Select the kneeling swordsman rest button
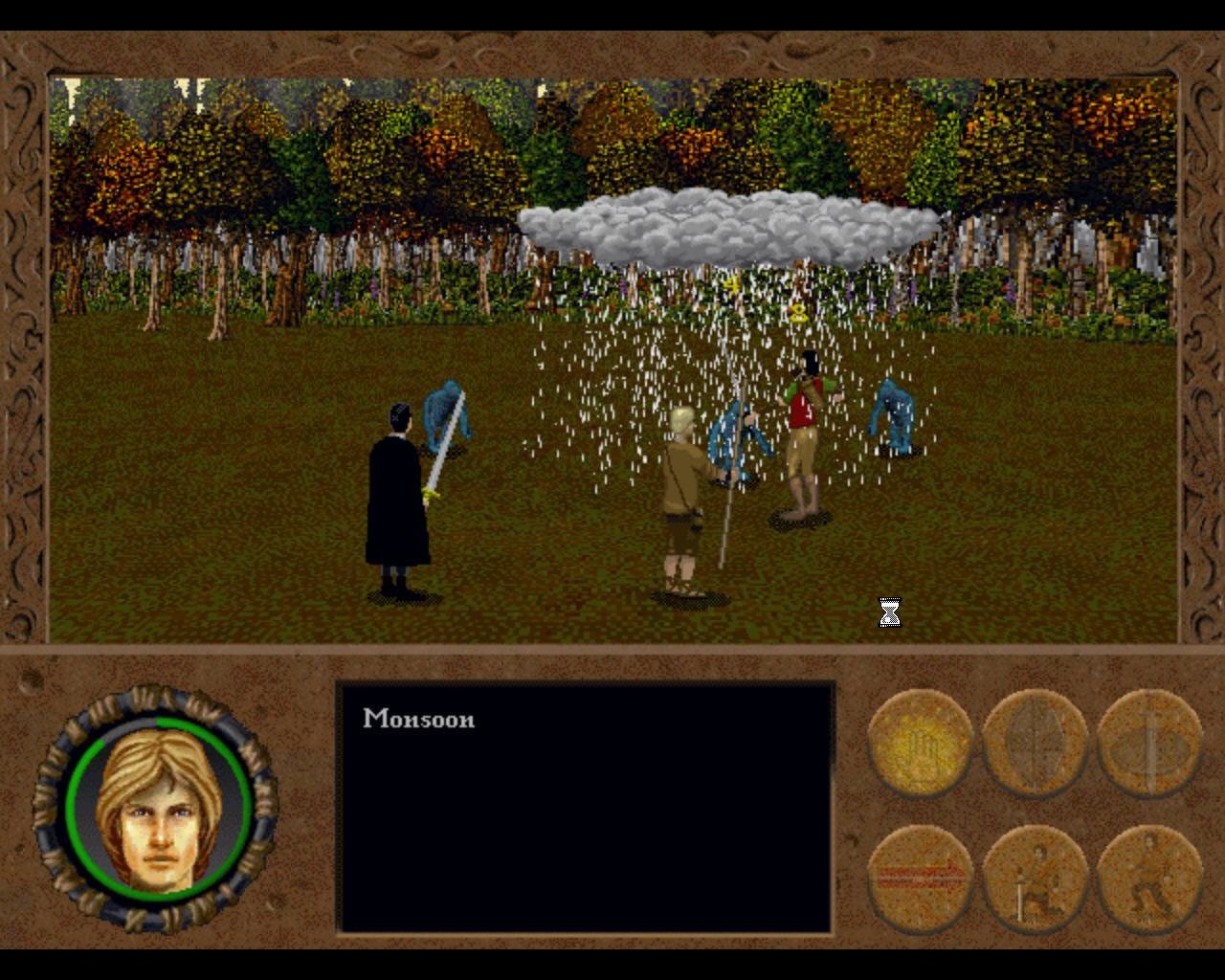 [1035, 879]
